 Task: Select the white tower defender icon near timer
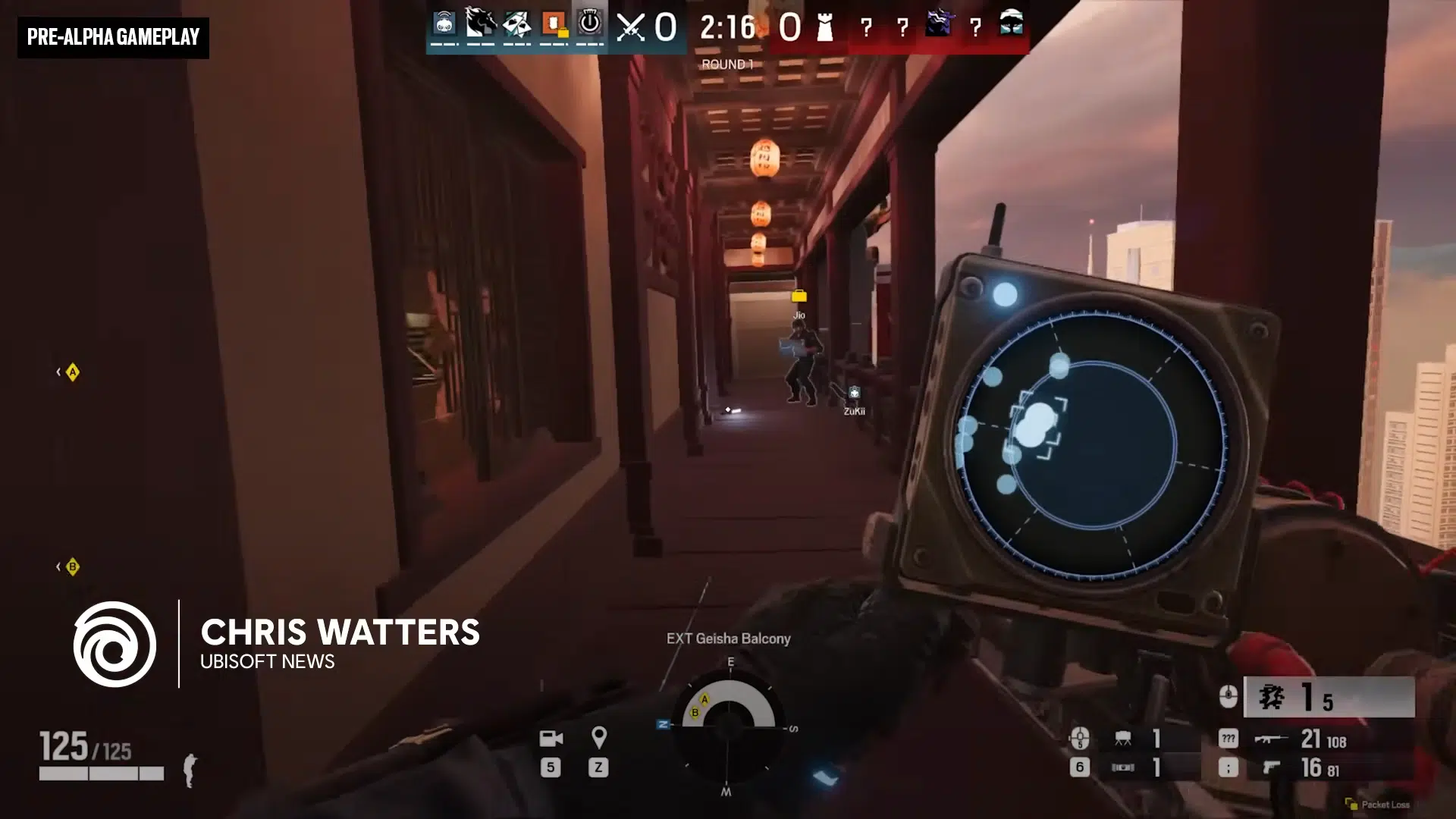(824, 28)
